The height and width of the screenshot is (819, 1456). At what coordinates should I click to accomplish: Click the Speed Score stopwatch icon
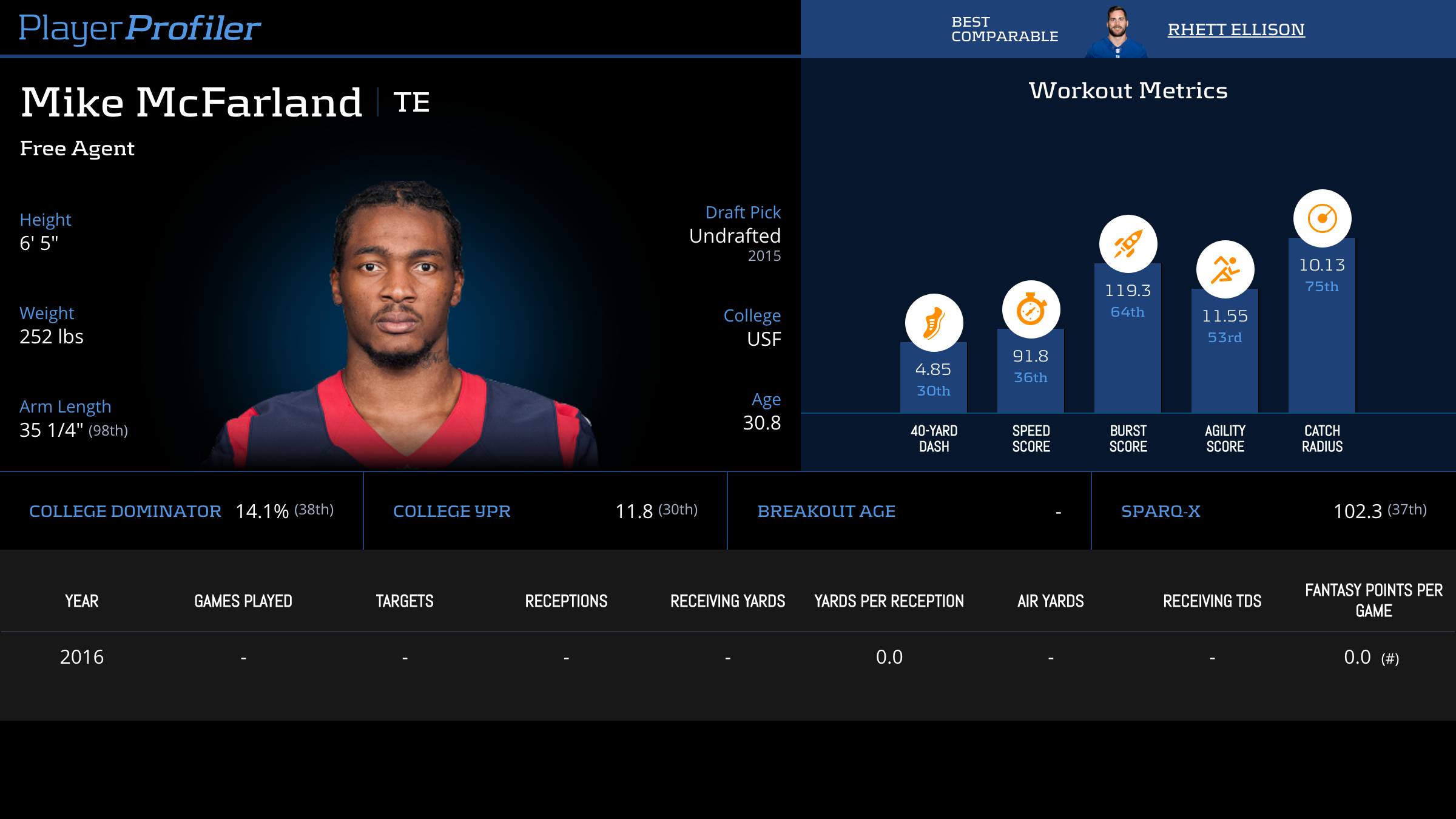pyautogui.click(x=1031, y=309)
